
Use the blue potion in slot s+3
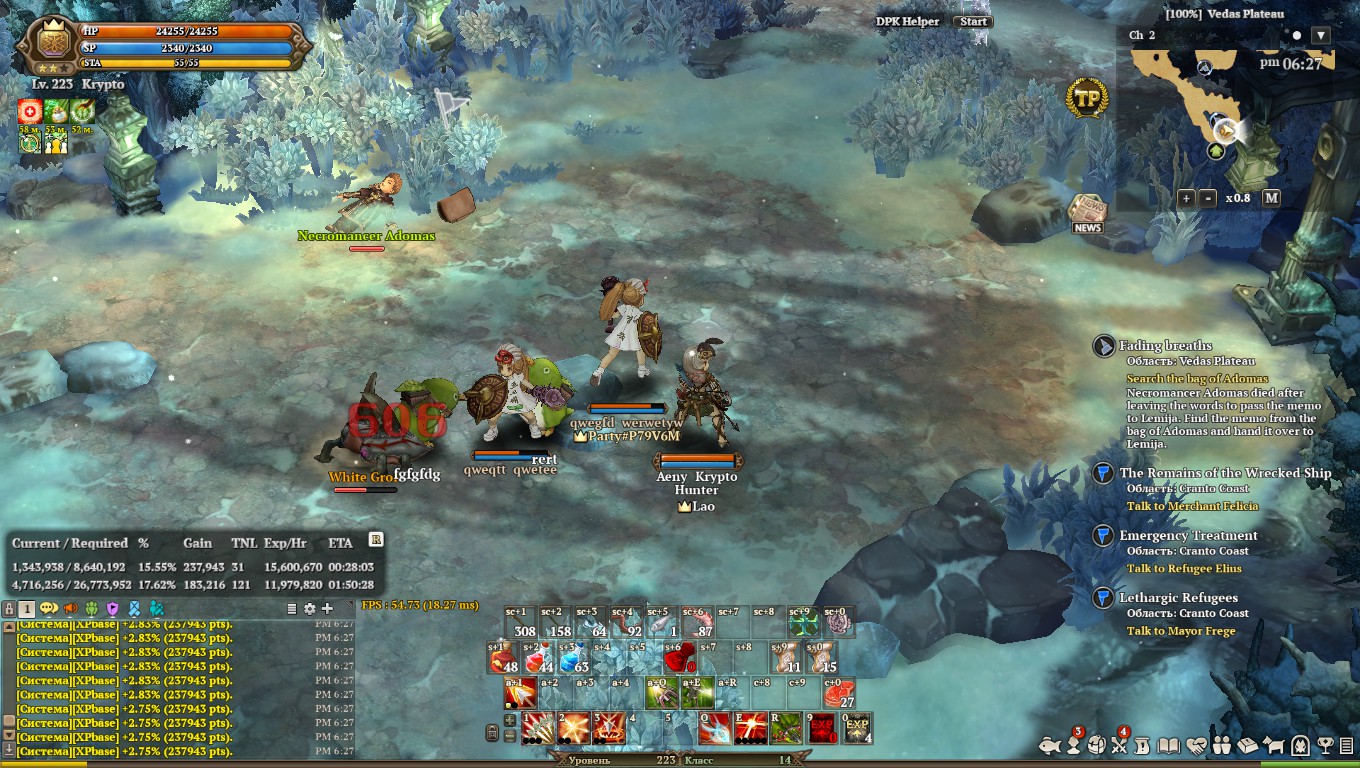tap(573, 660)
